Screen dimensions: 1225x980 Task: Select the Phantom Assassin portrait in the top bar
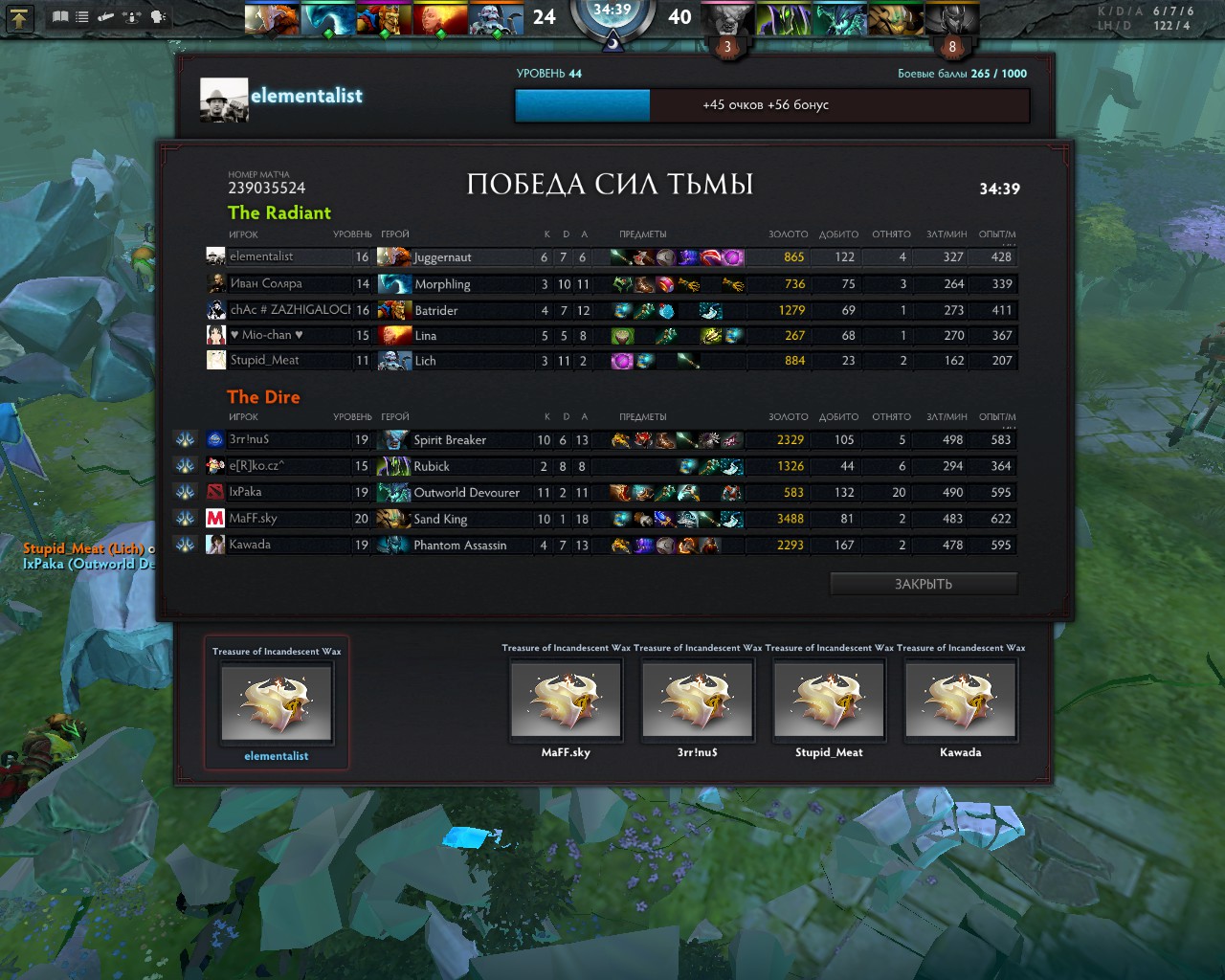click(x=951, y=19)
